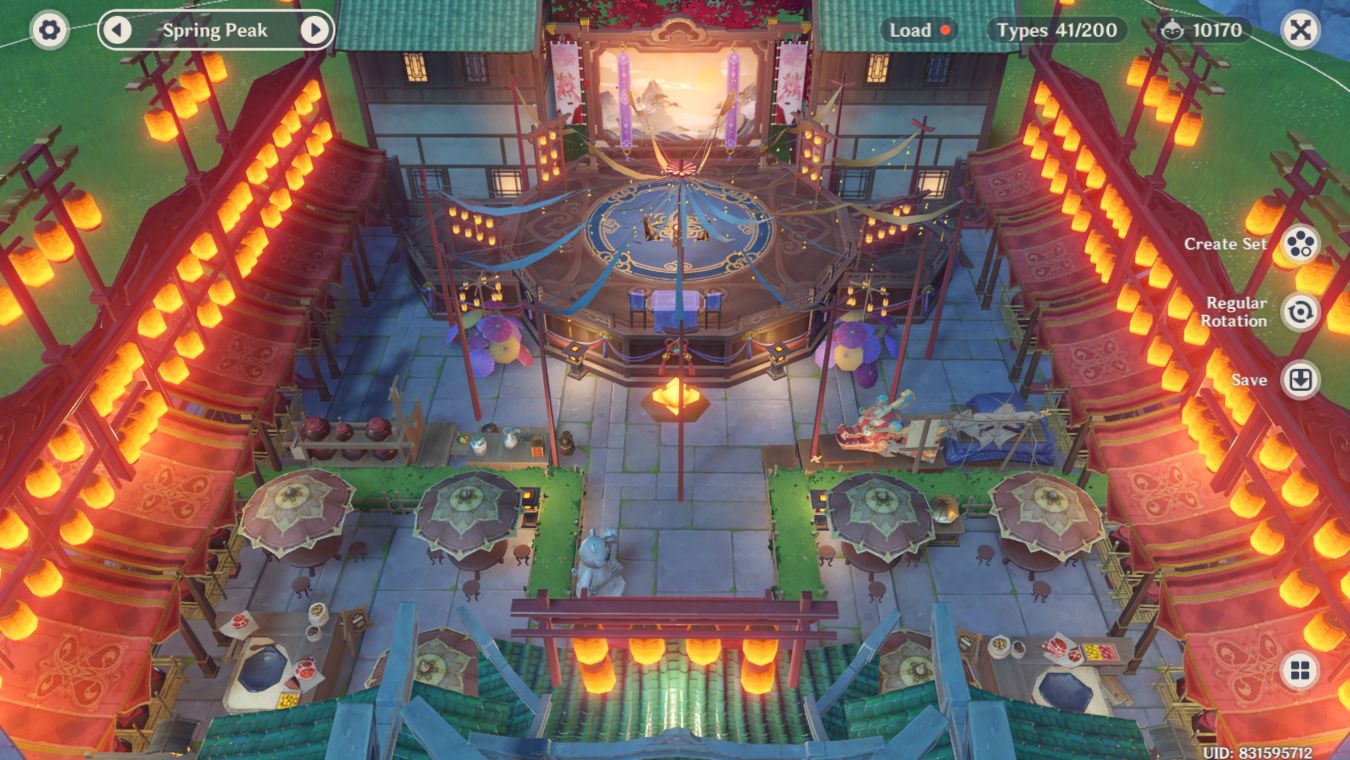Viewport: 1350px width, 760px height.
Task: Exit the editor with the X button
Action: tap(1300, 30)
